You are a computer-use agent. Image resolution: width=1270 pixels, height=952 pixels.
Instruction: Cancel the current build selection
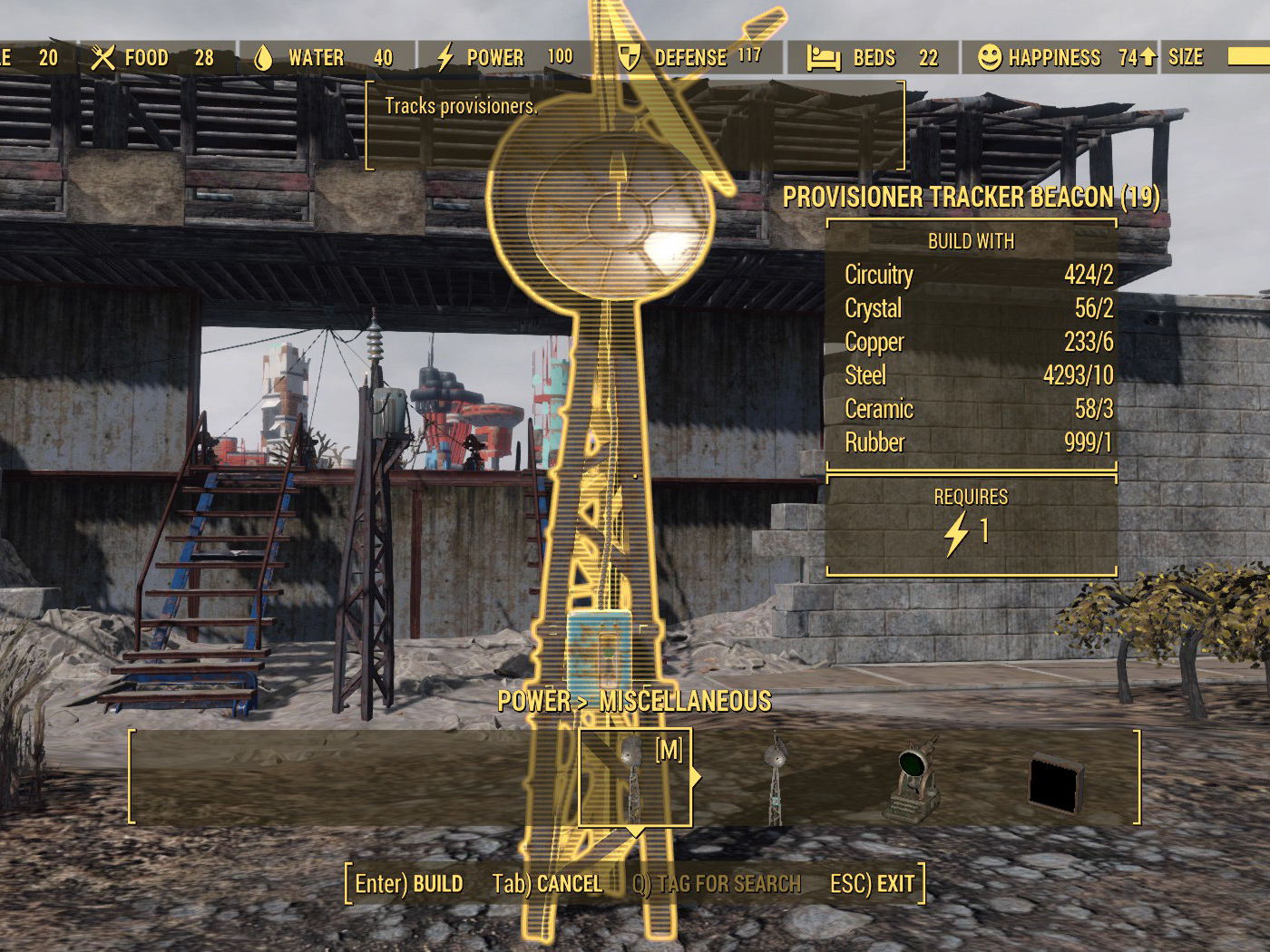[547, 884]
